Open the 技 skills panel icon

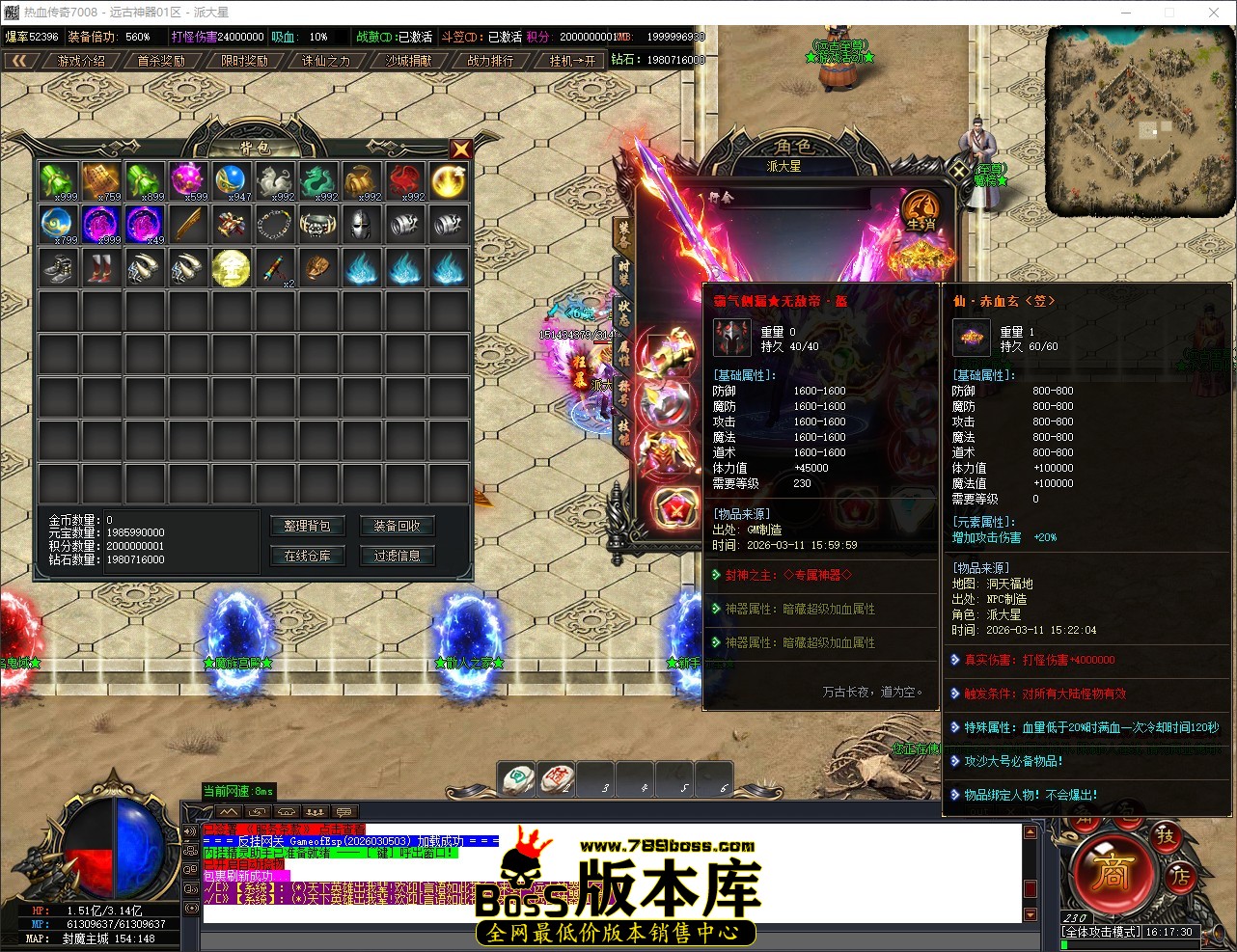[x=1166, y=838]
